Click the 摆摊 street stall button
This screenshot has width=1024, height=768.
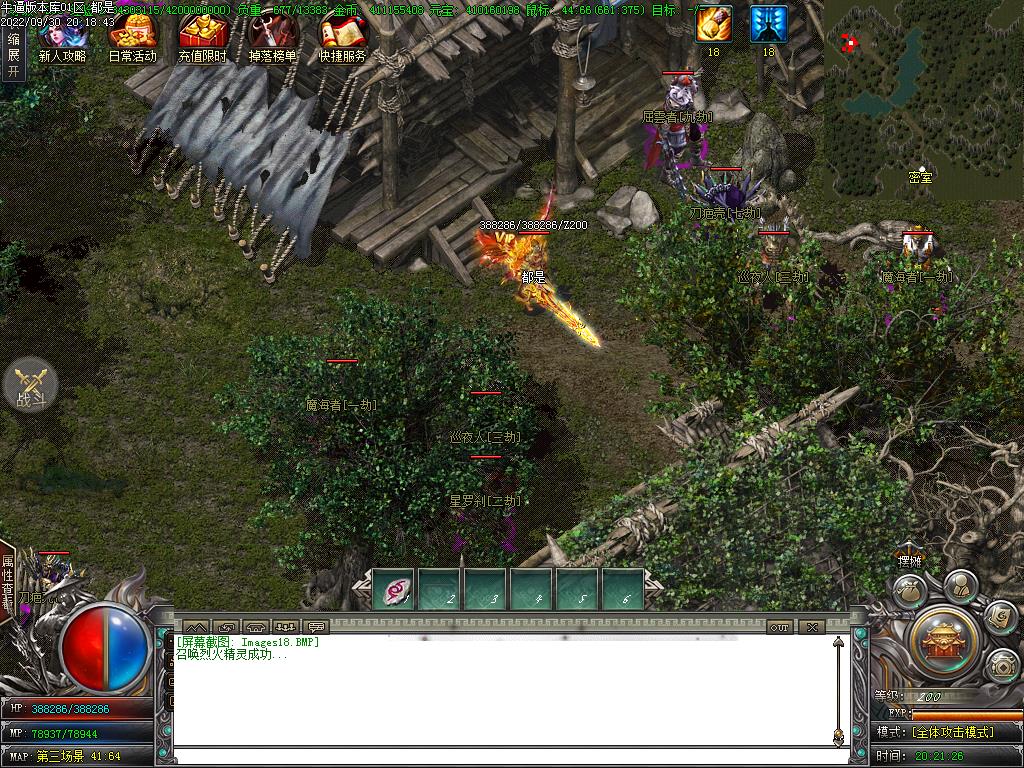tap(909, 561)
